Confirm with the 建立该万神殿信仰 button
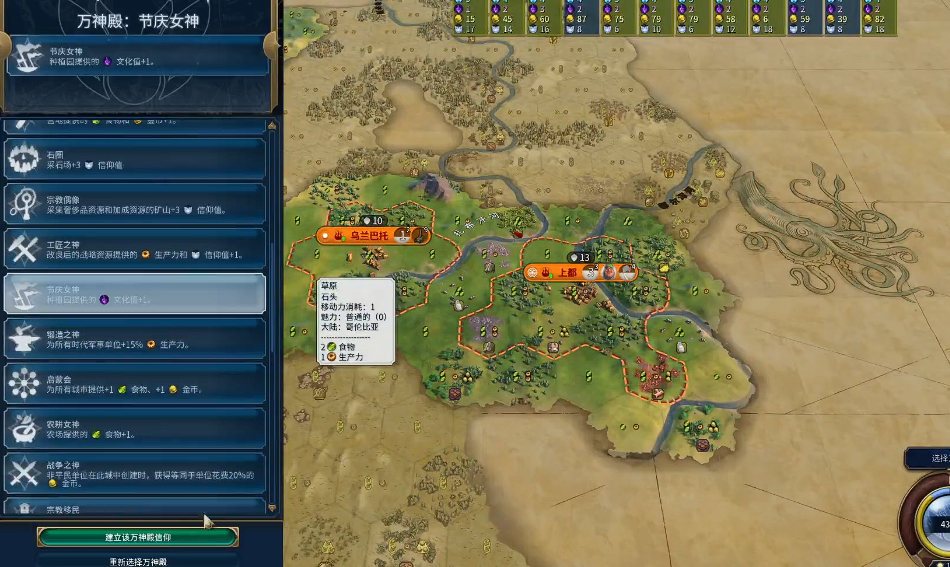The height and width of the screenshot is (567, 950). point(138,537)
